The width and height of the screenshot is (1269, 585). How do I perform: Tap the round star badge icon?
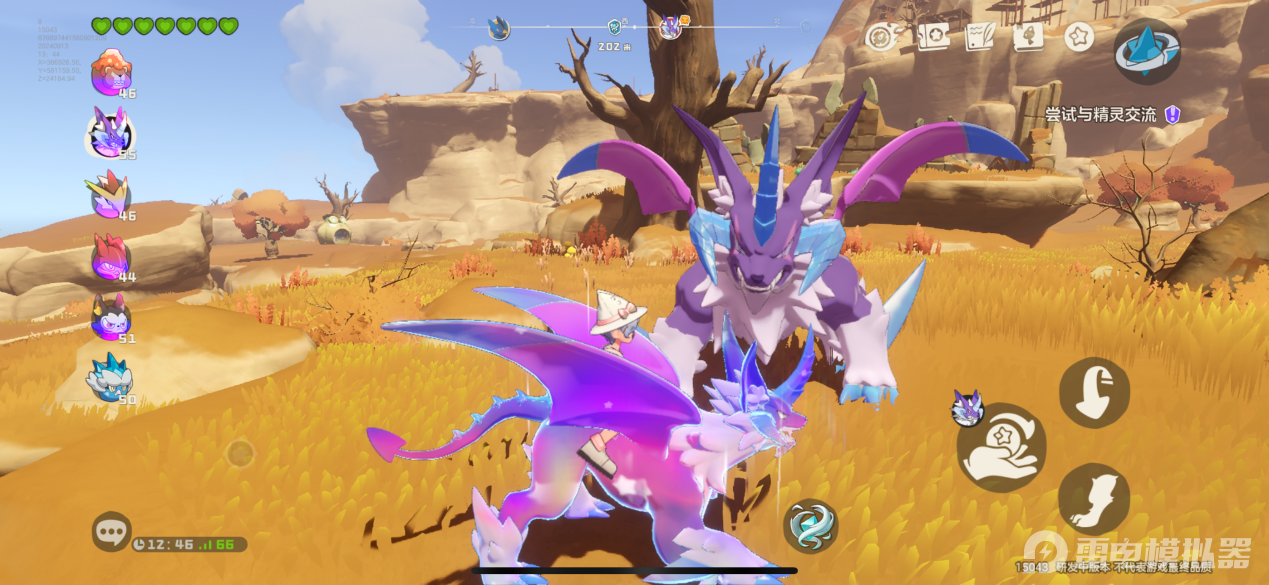coord(1078,37)
